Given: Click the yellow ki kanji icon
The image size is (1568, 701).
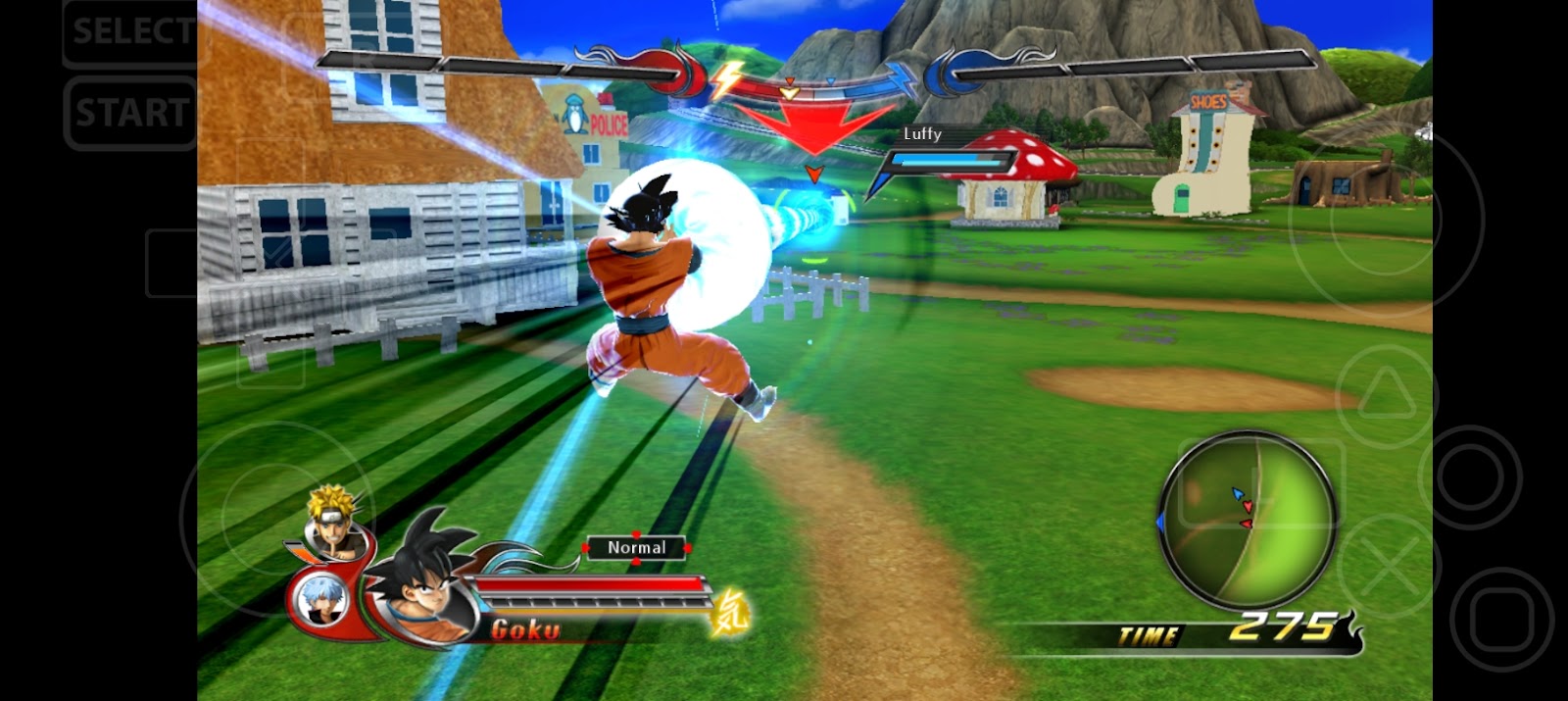Looking at the screenshot, I should point(731,612).
